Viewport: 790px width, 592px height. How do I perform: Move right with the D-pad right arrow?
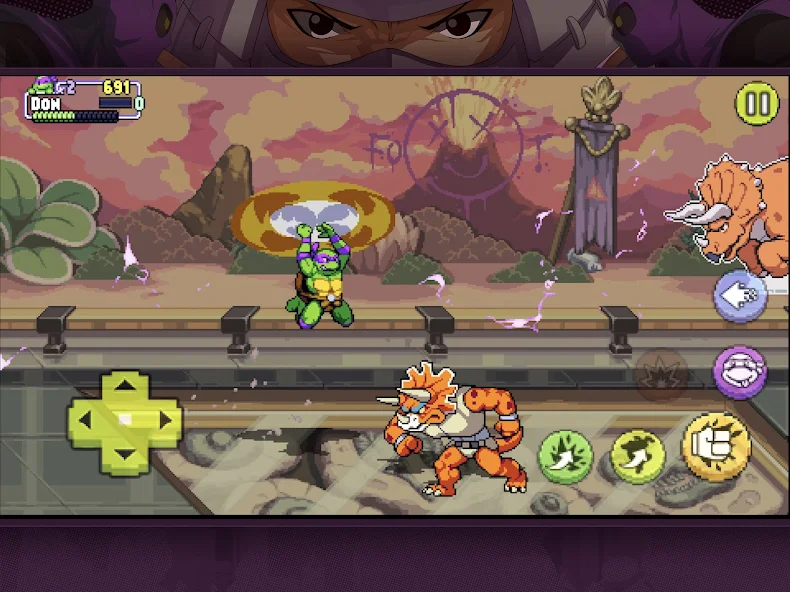(163, 421)
